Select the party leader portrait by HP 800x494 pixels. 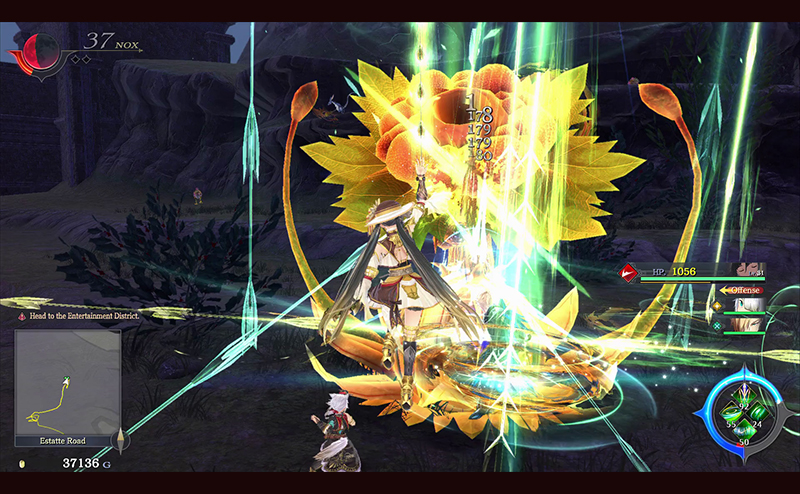[746, 270]
